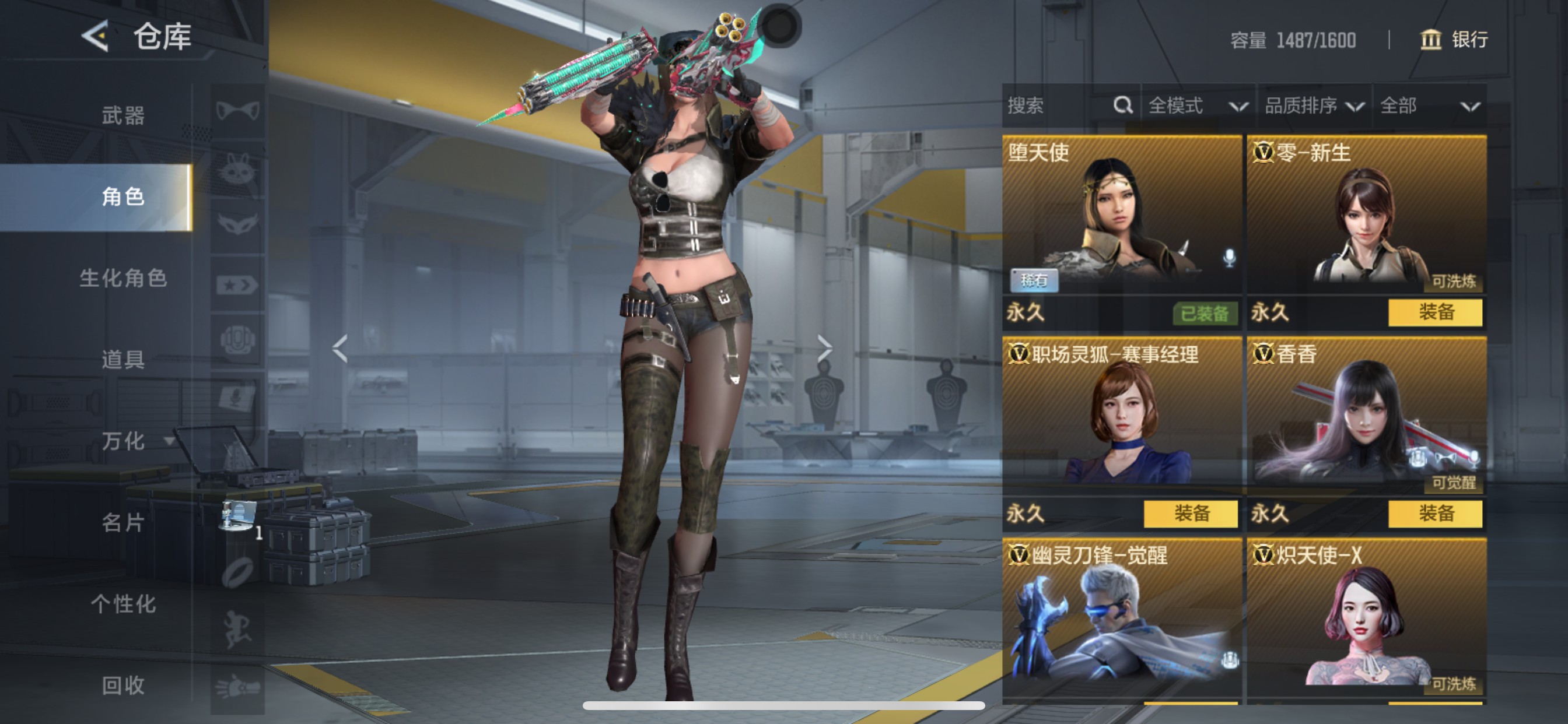This screenshot has width=1568, height=724.
Task: Select the 堕天使 character card
Action: coord(1121,216)
